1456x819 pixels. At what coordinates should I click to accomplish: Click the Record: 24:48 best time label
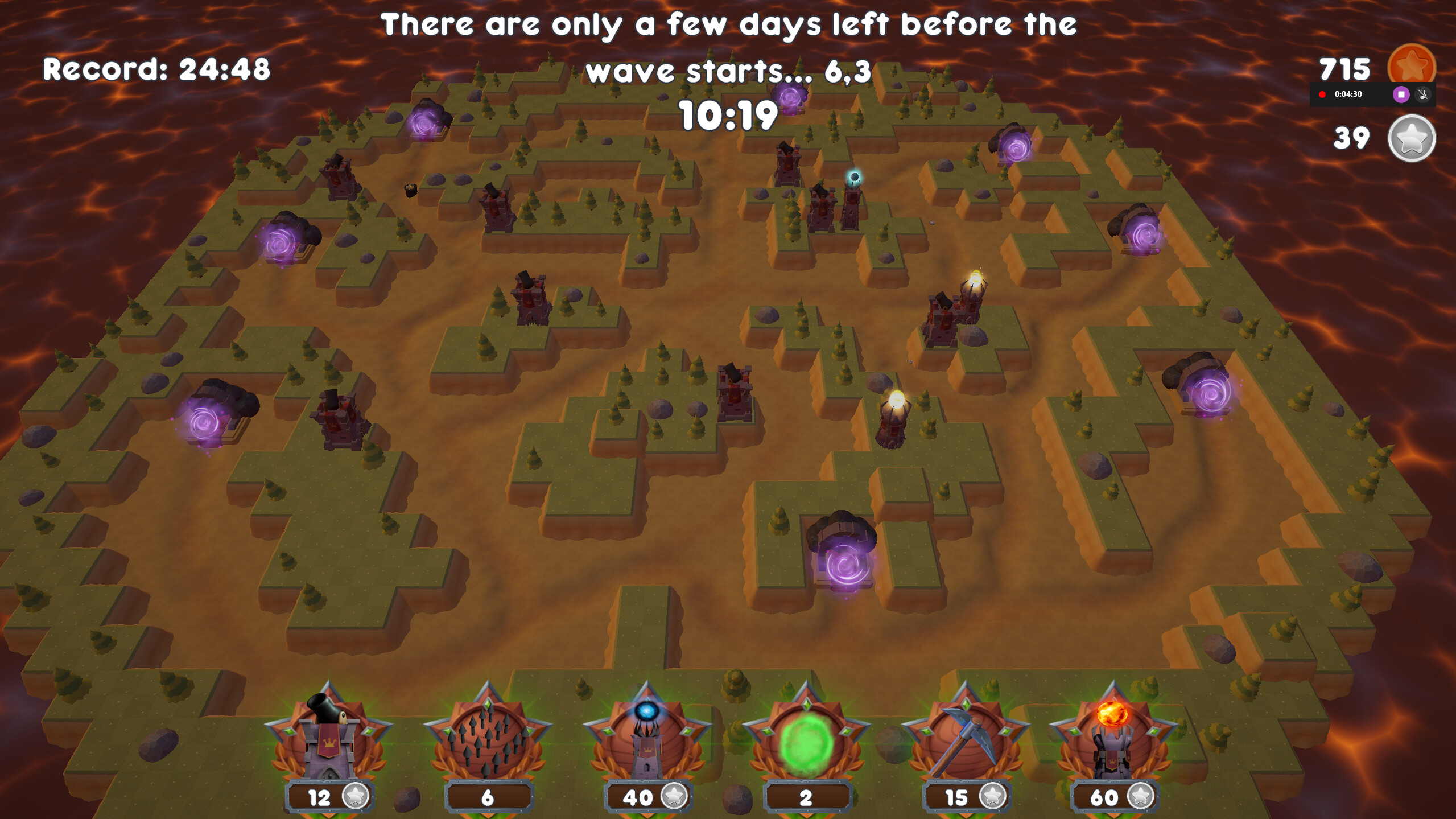[x=157, y=68]
